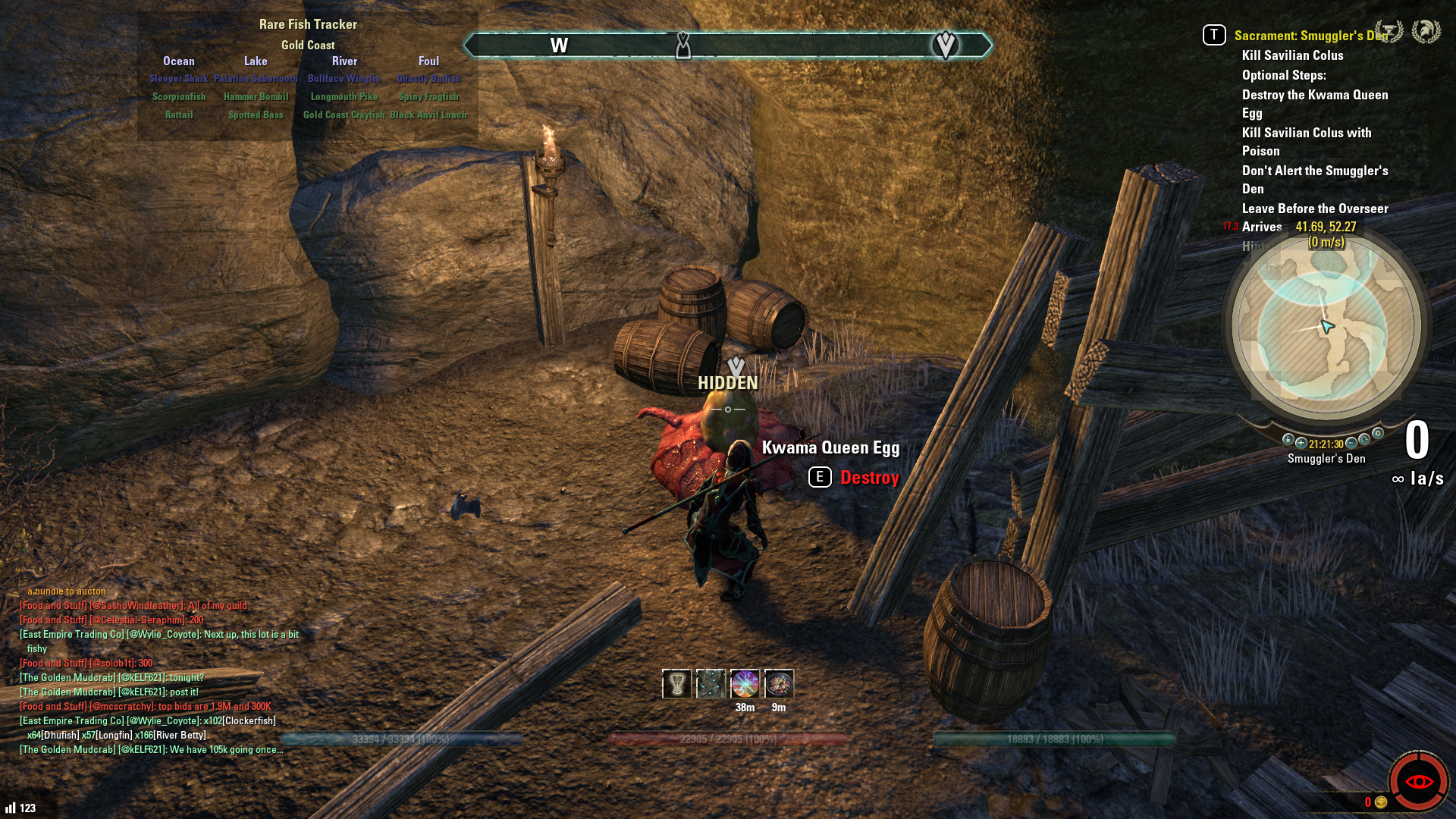Click the Sleeper Shark fish entry
This screenshot has width=1456, height=819.
pos(178,79)
